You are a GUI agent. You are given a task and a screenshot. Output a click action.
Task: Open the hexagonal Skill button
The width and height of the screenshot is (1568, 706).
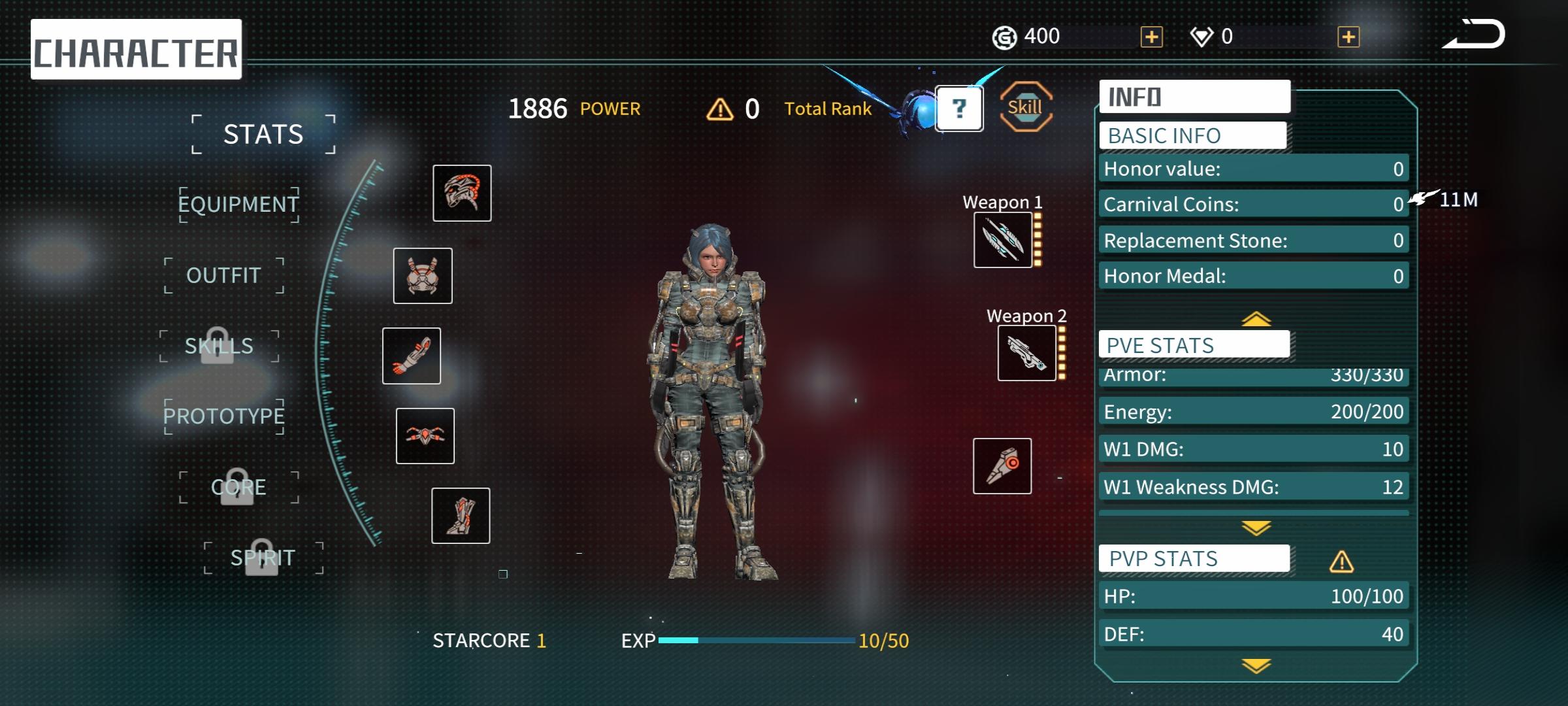(1025, 107)
